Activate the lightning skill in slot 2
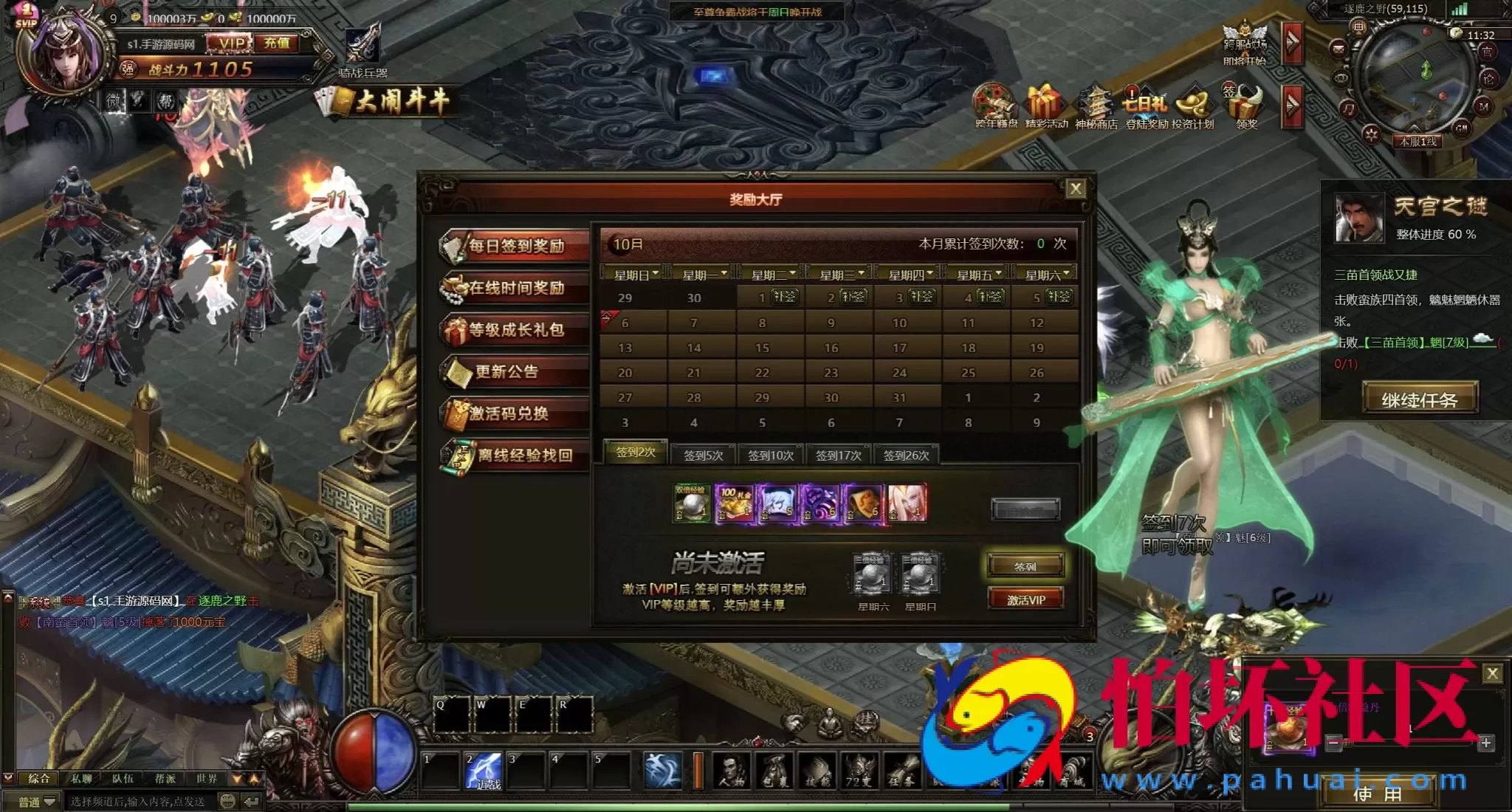The width and height of the screenshot is (1512, 812). pyautogui.click(x=484, y=771)
